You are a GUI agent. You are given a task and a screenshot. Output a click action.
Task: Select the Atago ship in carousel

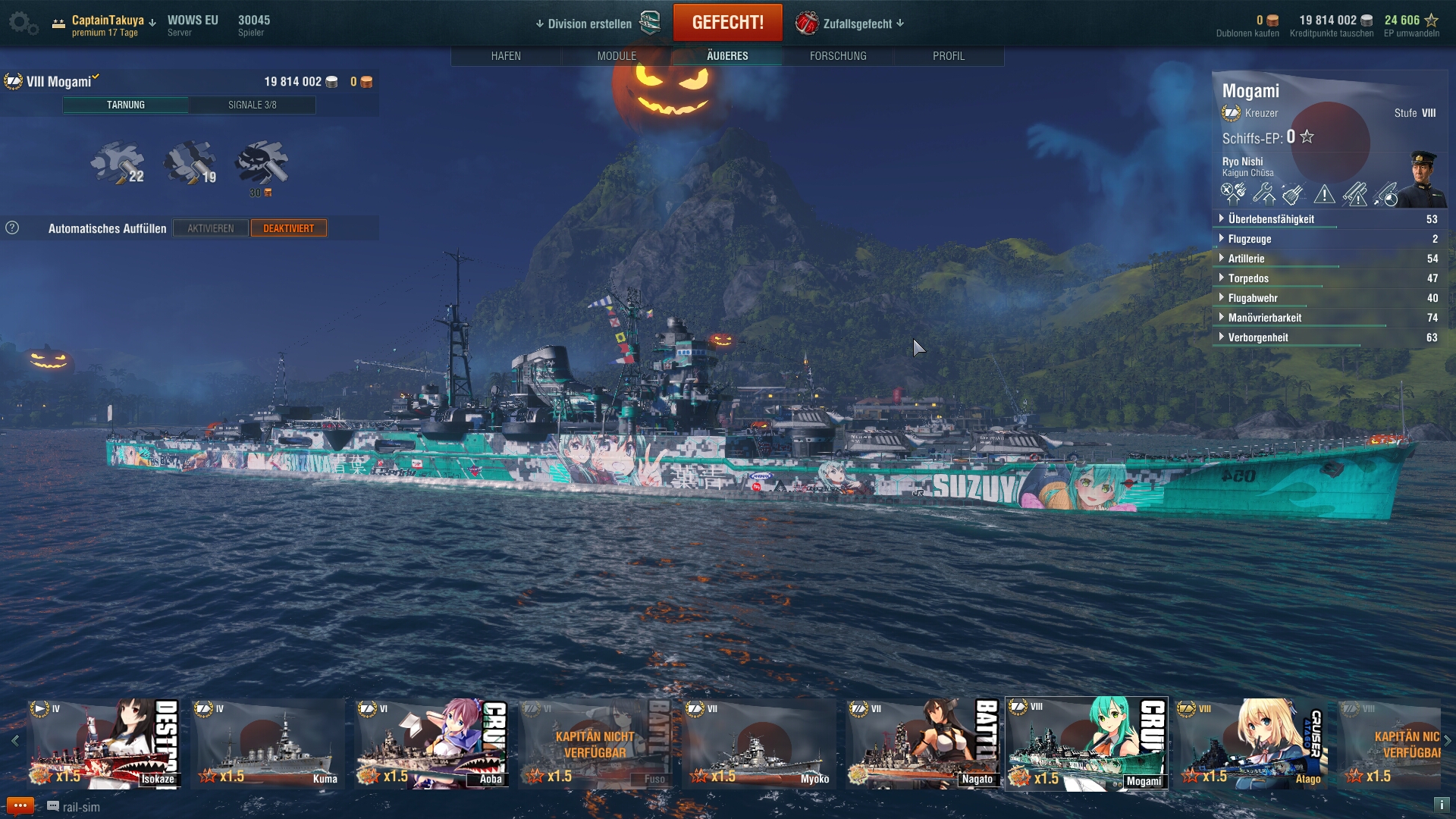1253,743
